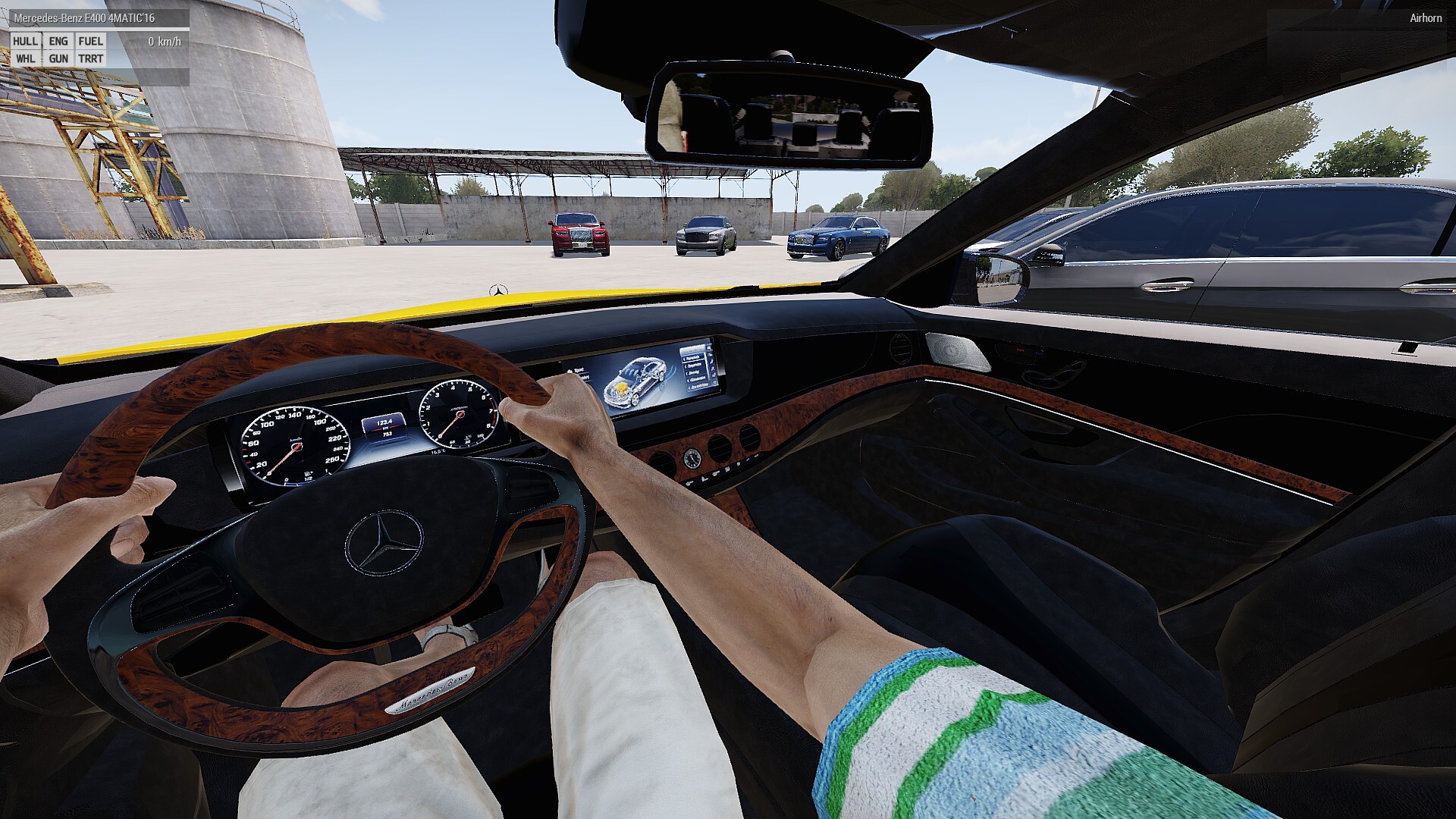
Task: Check the FUEL status indicator
Action: [91, 42]
